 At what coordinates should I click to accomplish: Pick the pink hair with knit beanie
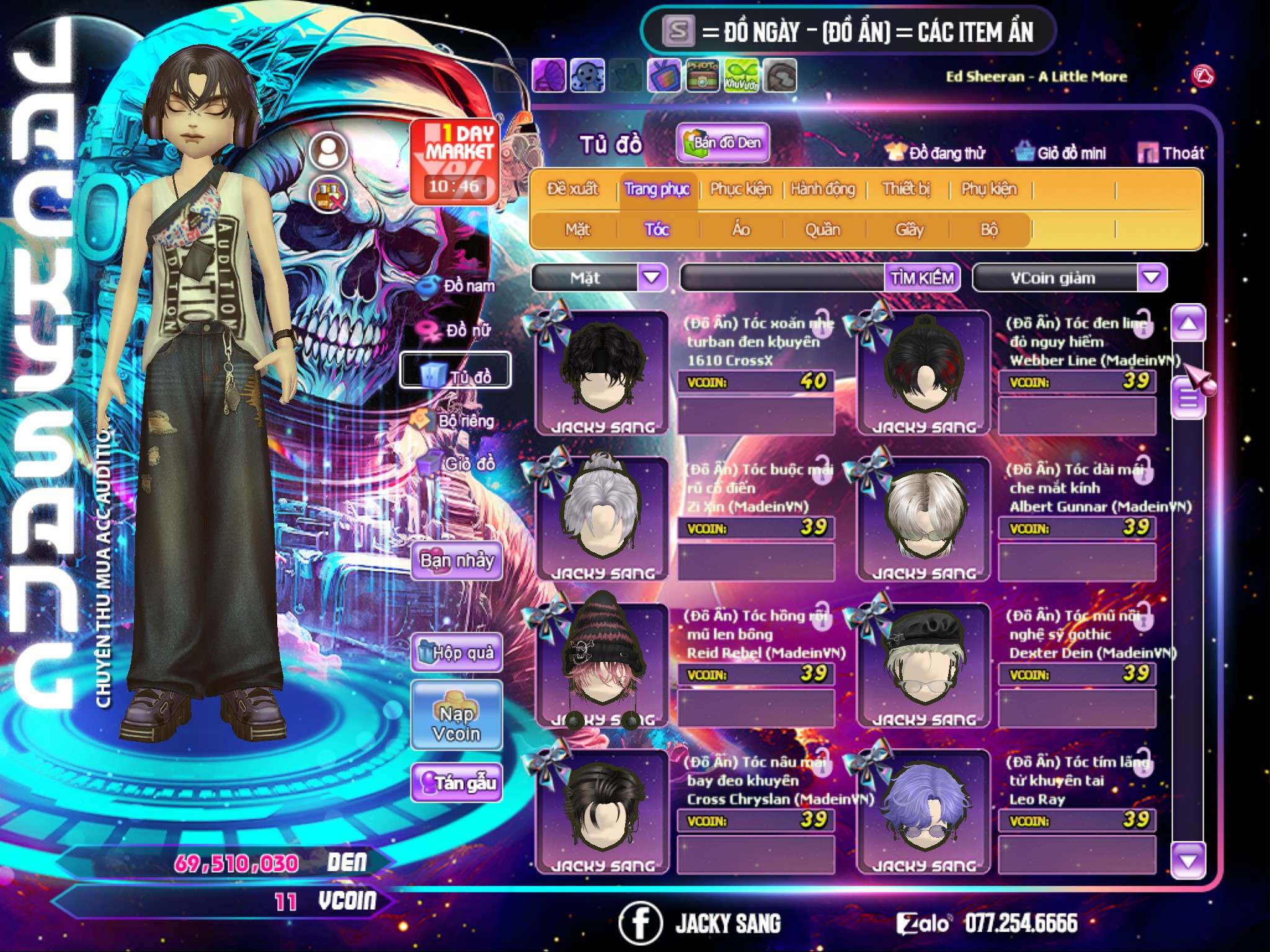[x=602, y=664]
